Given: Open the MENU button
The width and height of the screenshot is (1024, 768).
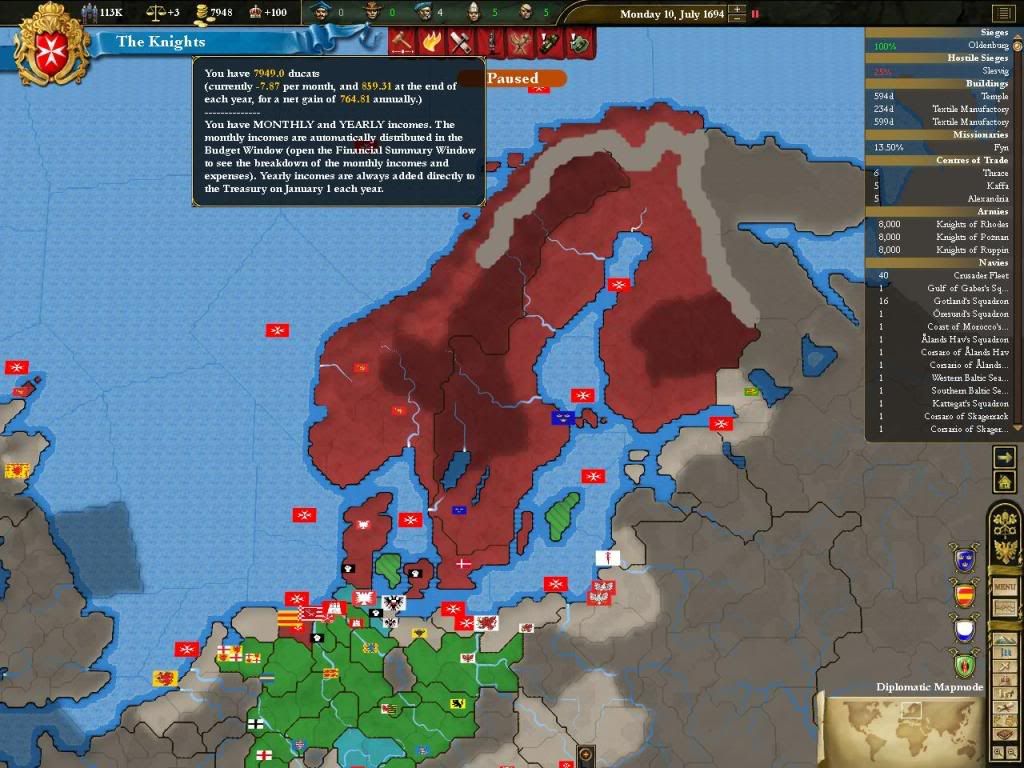Looking at the screenshot, I should coord(1004,584).
